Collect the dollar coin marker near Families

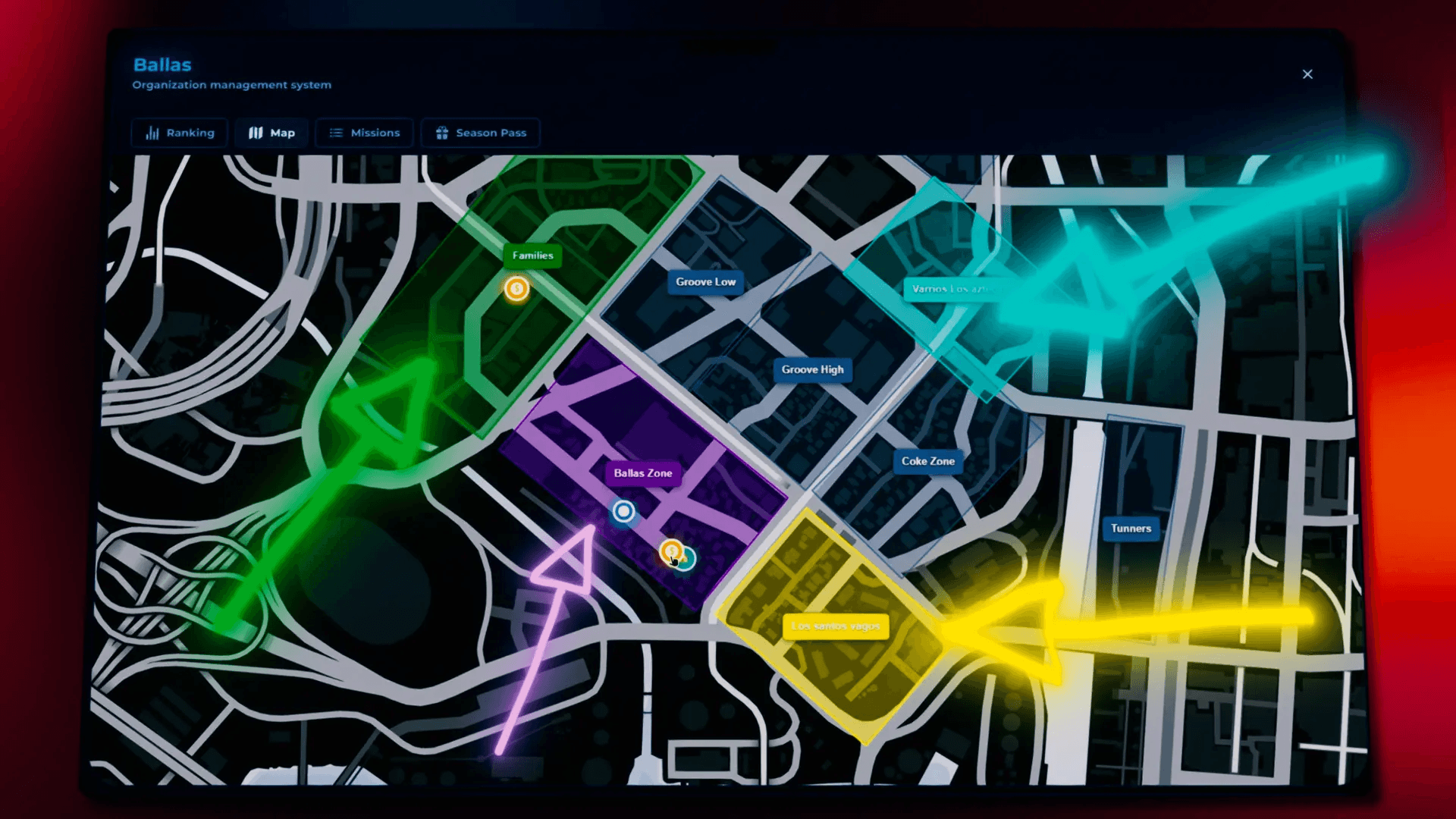point(516,289)
